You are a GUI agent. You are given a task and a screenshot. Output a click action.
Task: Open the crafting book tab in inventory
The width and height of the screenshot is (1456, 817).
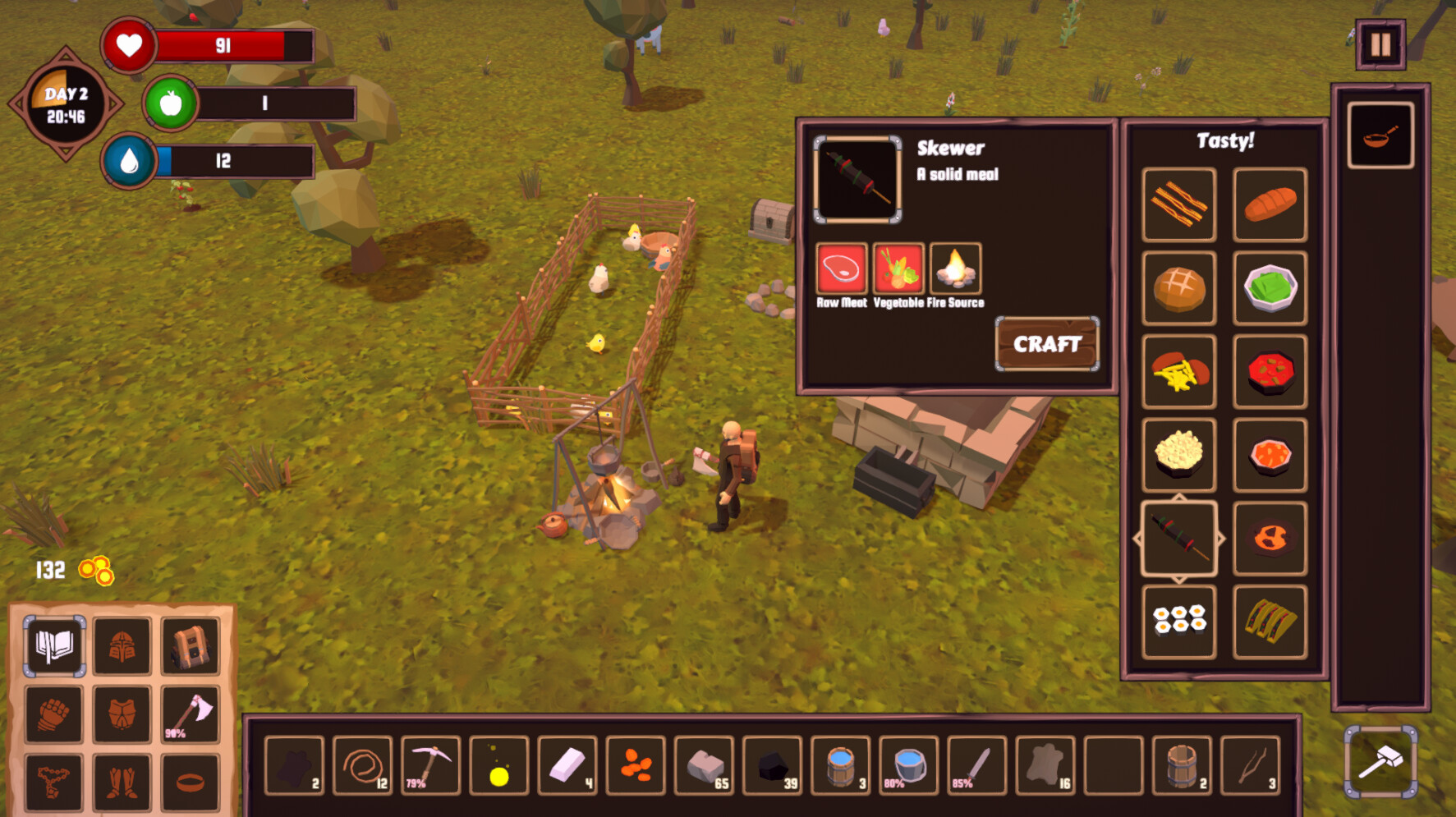click(x=53, y=648)
